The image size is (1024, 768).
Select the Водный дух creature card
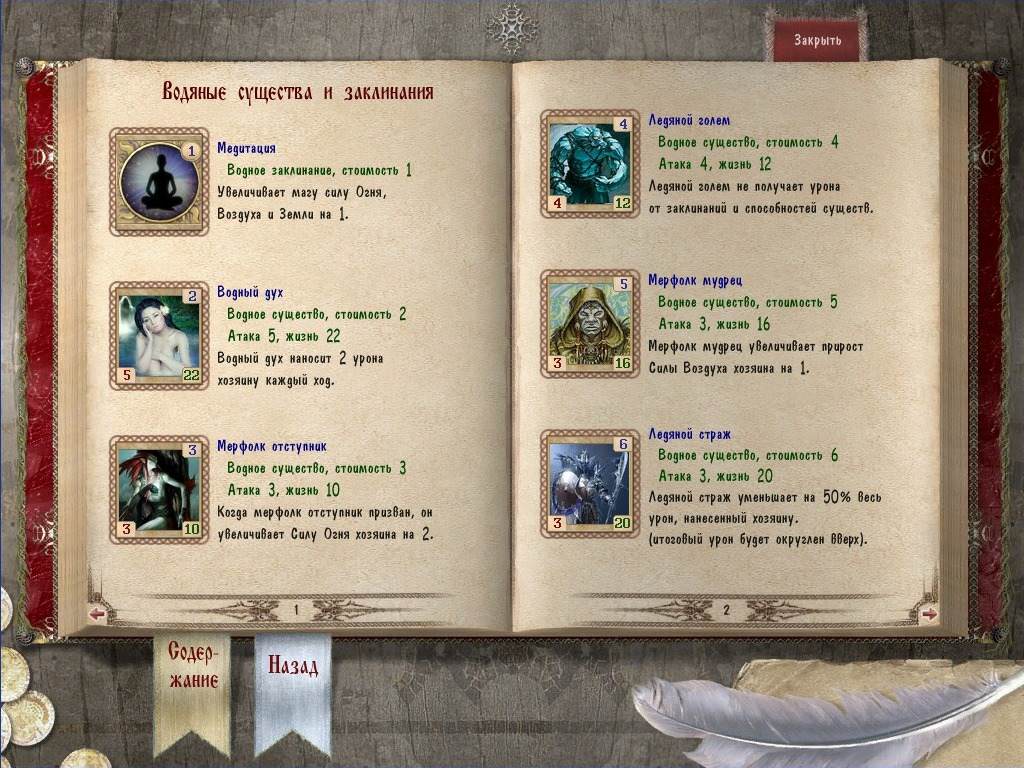click(159, 335)
